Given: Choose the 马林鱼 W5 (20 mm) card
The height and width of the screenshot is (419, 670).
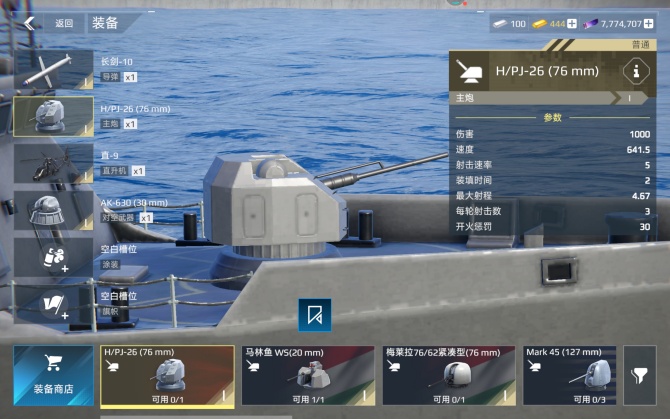Looking at the screenshot, I should [307, 375].
